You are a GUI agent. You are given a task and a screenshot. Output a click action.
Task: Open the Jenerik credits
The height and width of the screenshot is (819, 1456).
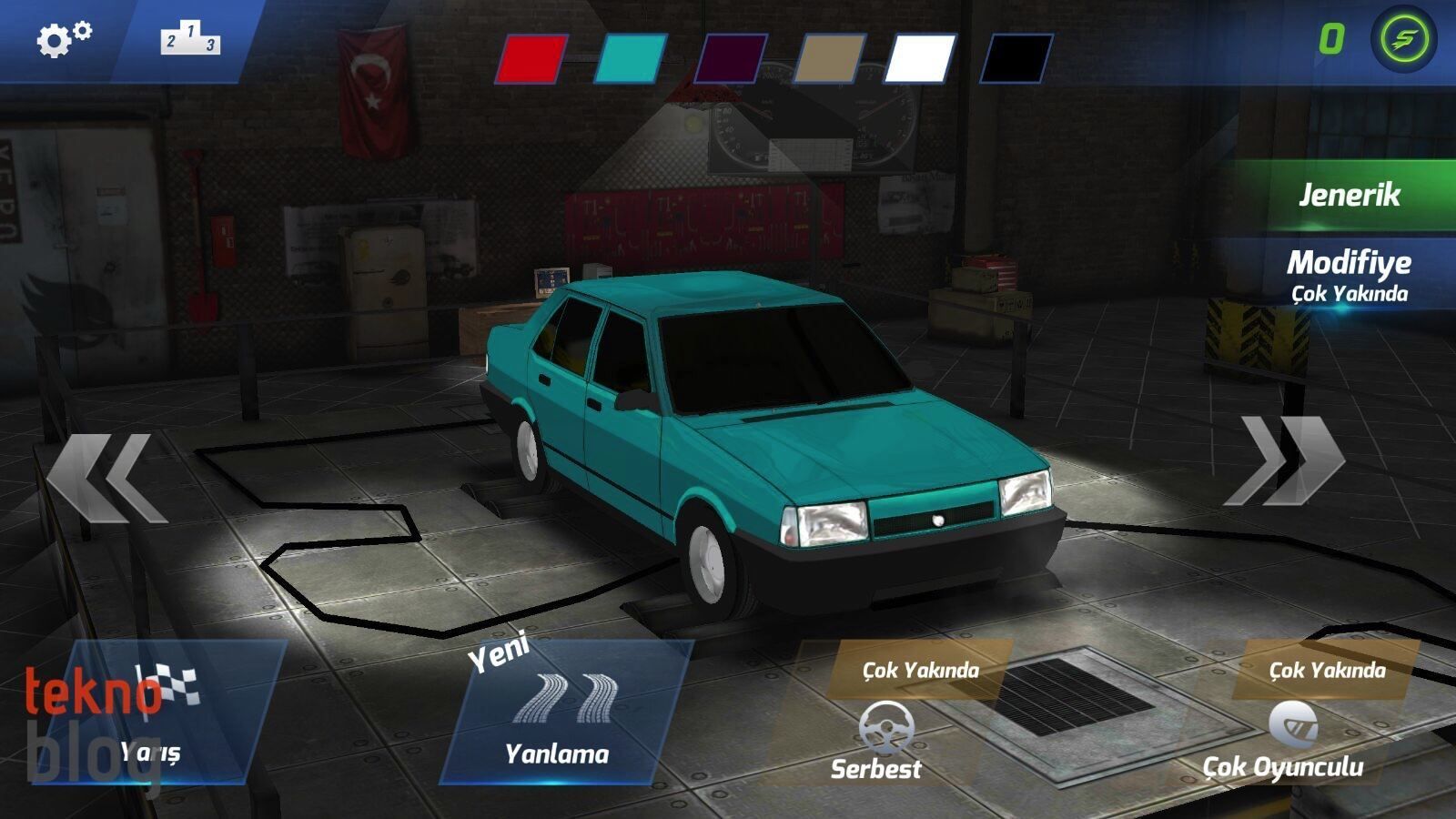[x=1349, y=195]
